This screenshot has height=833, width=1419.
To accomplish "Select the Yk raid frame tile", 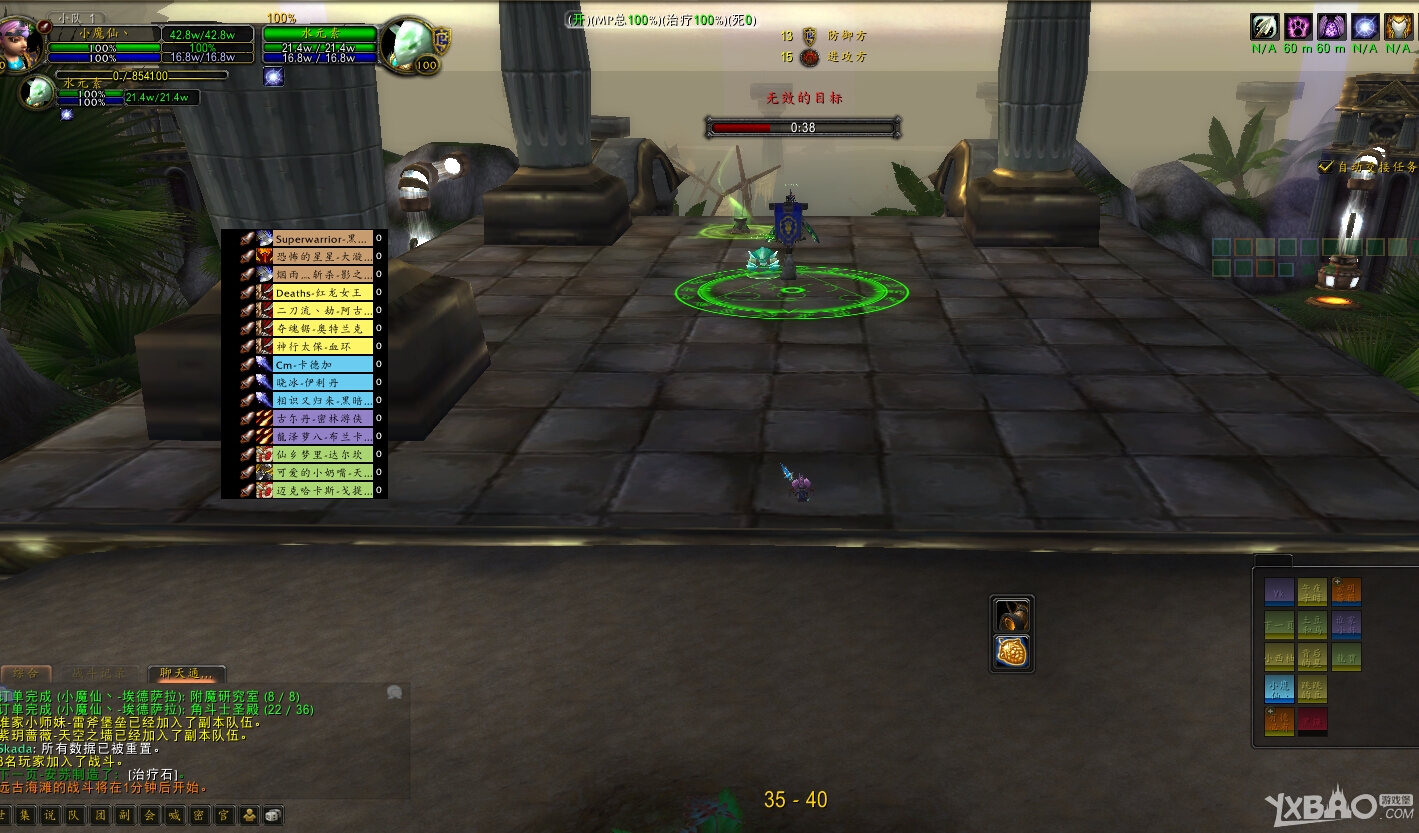I will pos(1279,592).
